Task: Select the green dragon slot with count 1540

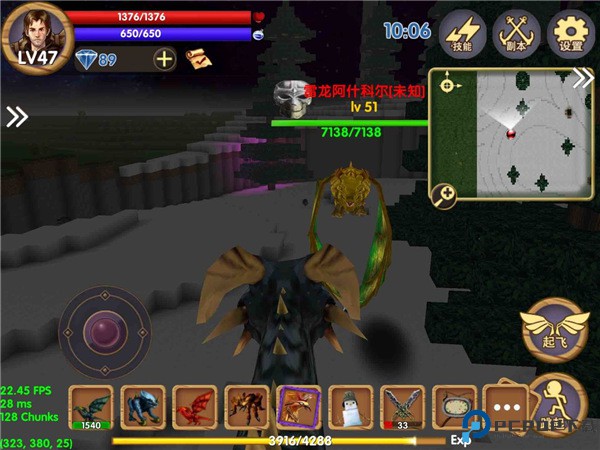Action: click(90, 407)
